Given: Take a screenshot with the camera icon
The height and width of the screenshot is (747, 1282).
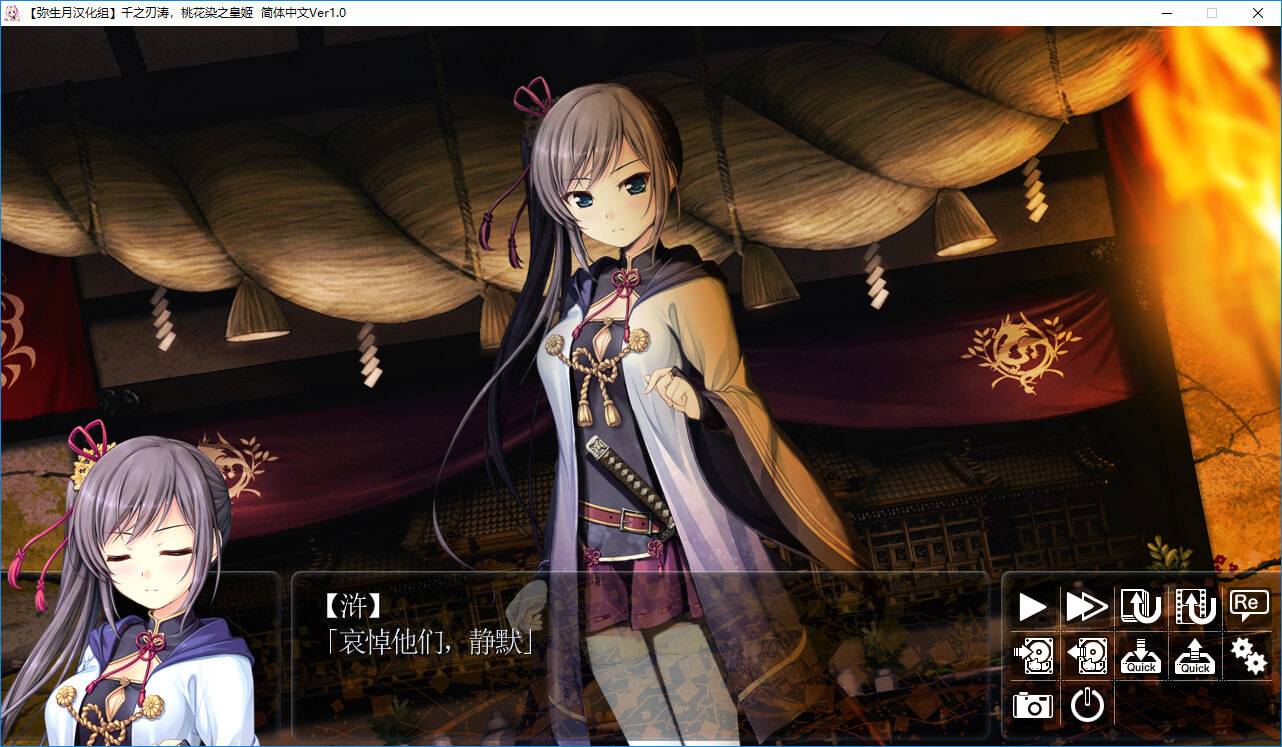Looking at the screenshot, I should tap(1033, 706).
